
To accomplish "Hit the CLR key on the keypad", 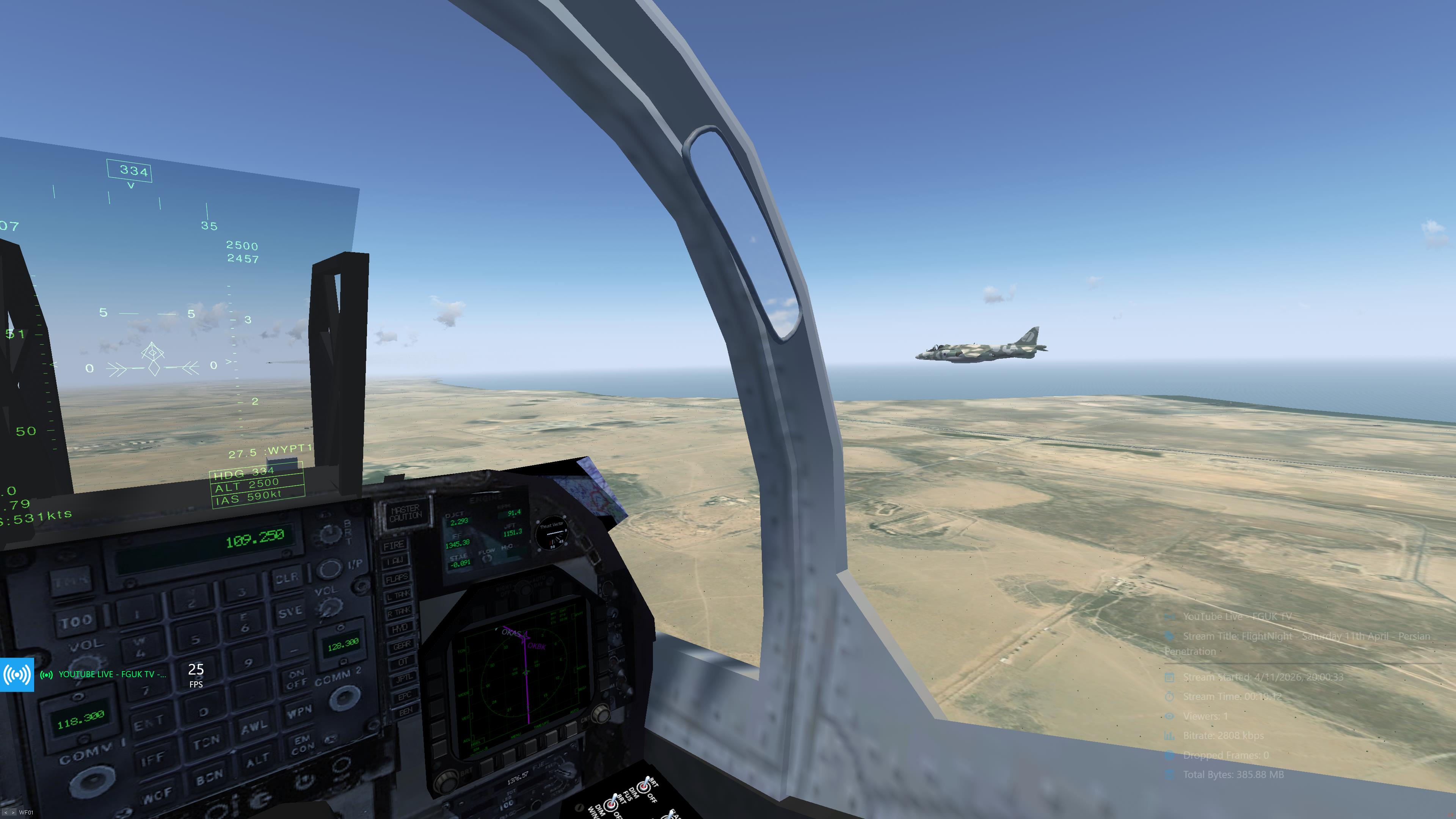I will (287, 578).
